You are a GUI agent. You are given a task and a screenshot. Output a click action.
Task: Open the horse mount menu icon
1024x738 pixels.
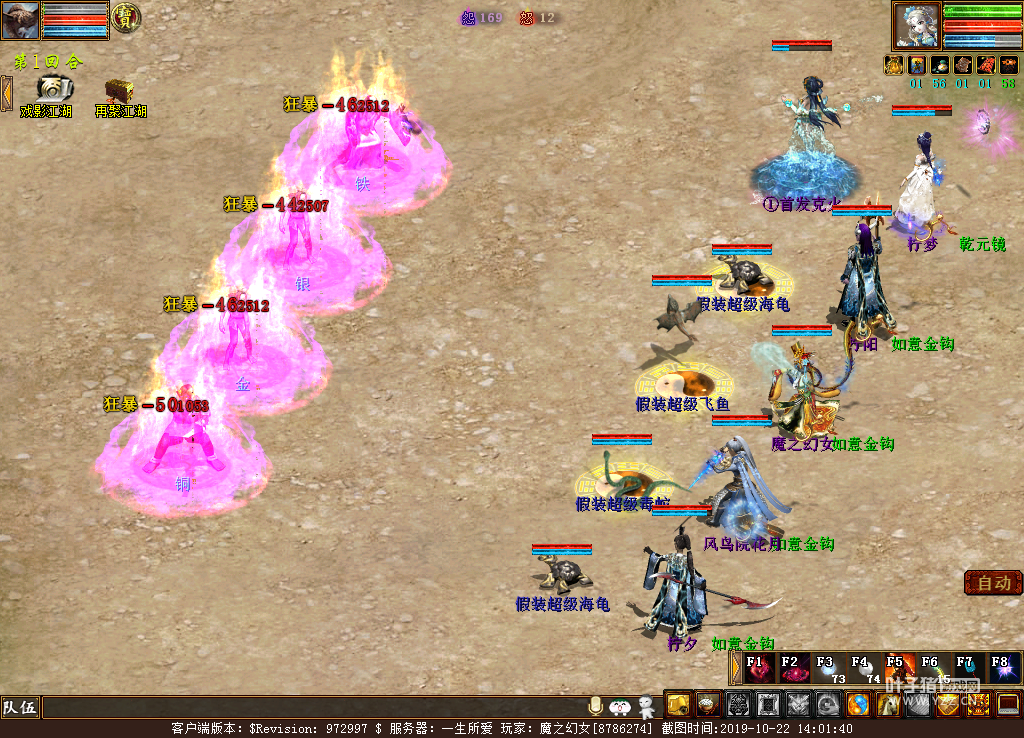pyautogui.click(x=887, y=705)
